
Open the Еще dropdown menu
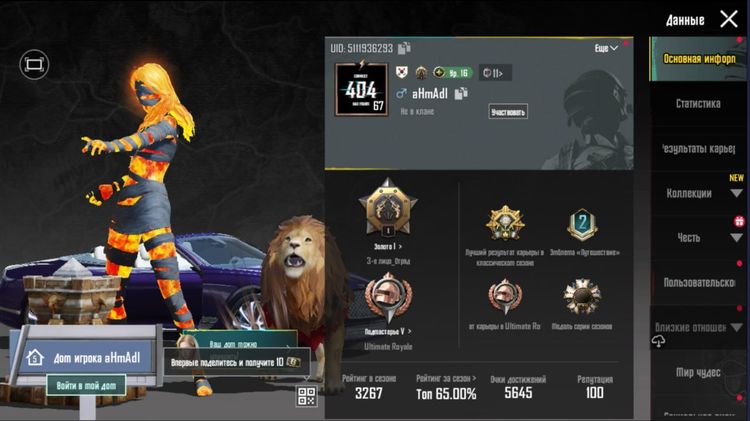point(606,48)
